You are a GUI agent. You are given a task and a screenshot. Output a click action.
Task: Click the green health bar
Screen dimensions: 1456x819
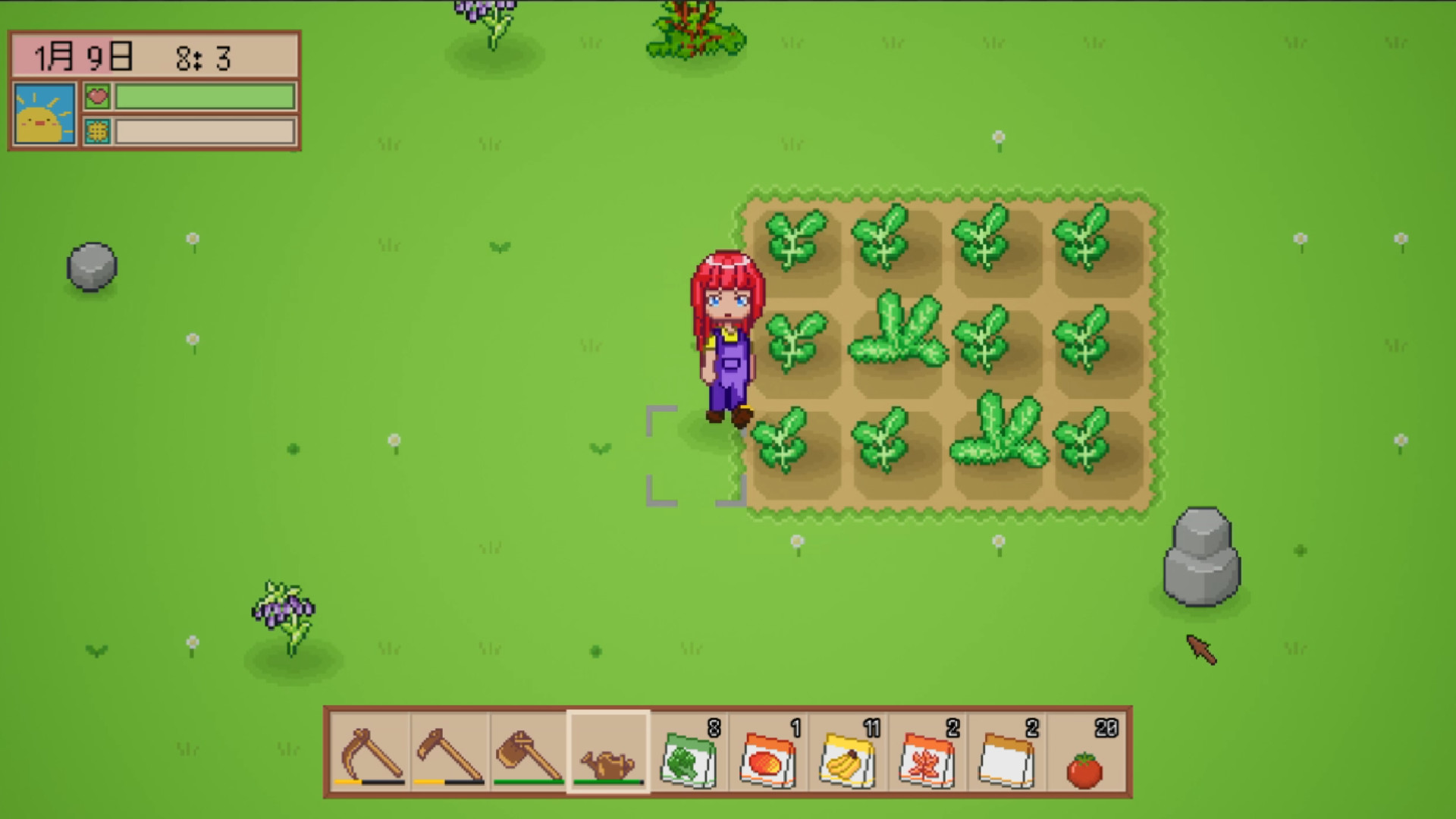[x=205, y=96]
